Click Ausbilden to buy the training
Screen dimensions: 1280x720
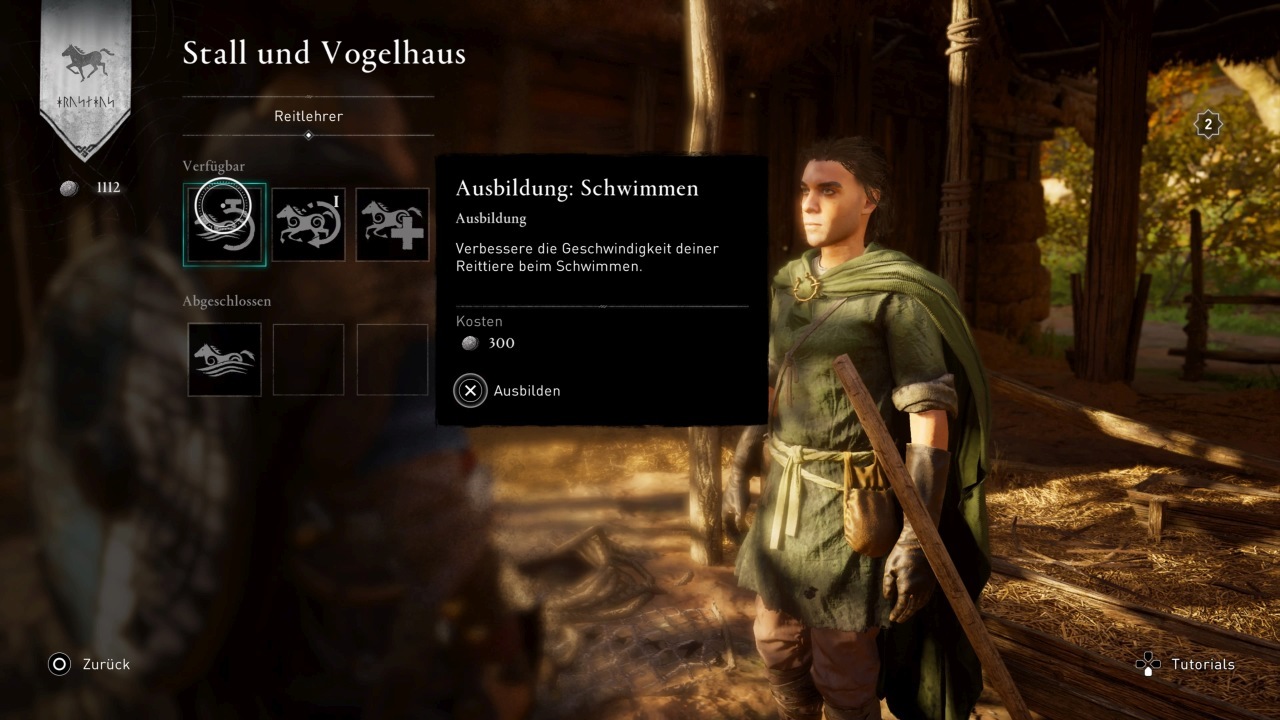click(x=508, y=391)
